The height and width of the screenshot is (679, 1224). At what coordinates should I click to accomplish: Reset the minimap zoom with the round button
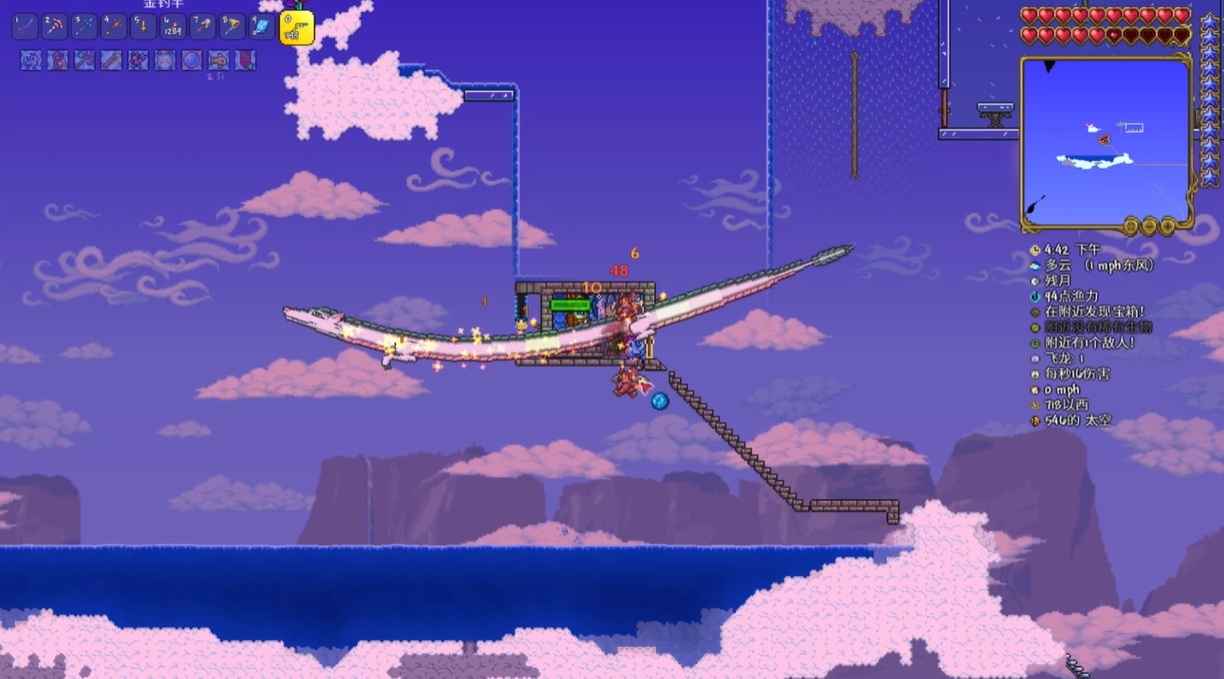[x=1131, y=226]
